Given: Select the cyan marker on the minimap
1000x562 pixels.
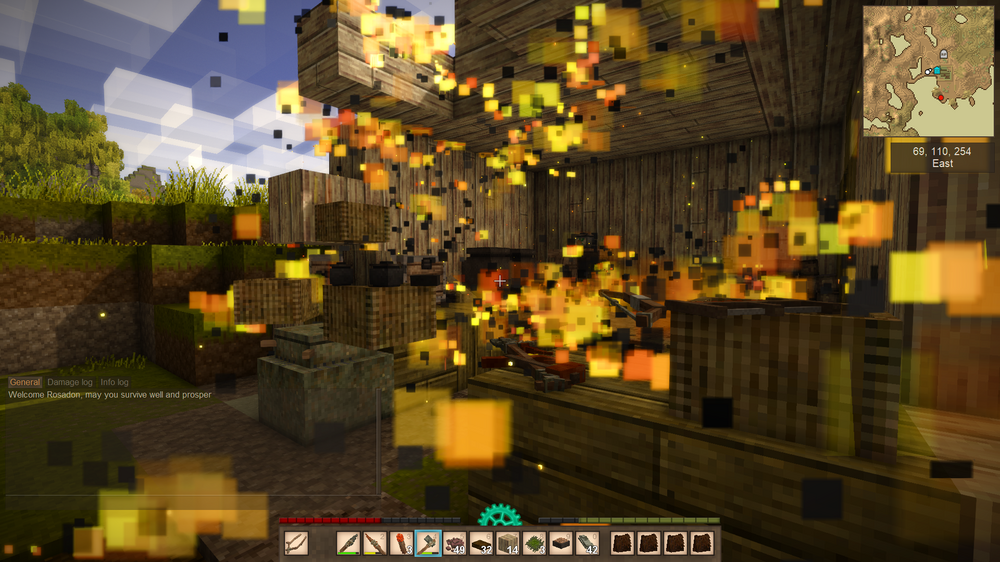Looking at the screenshot, I should pos(936,71).
